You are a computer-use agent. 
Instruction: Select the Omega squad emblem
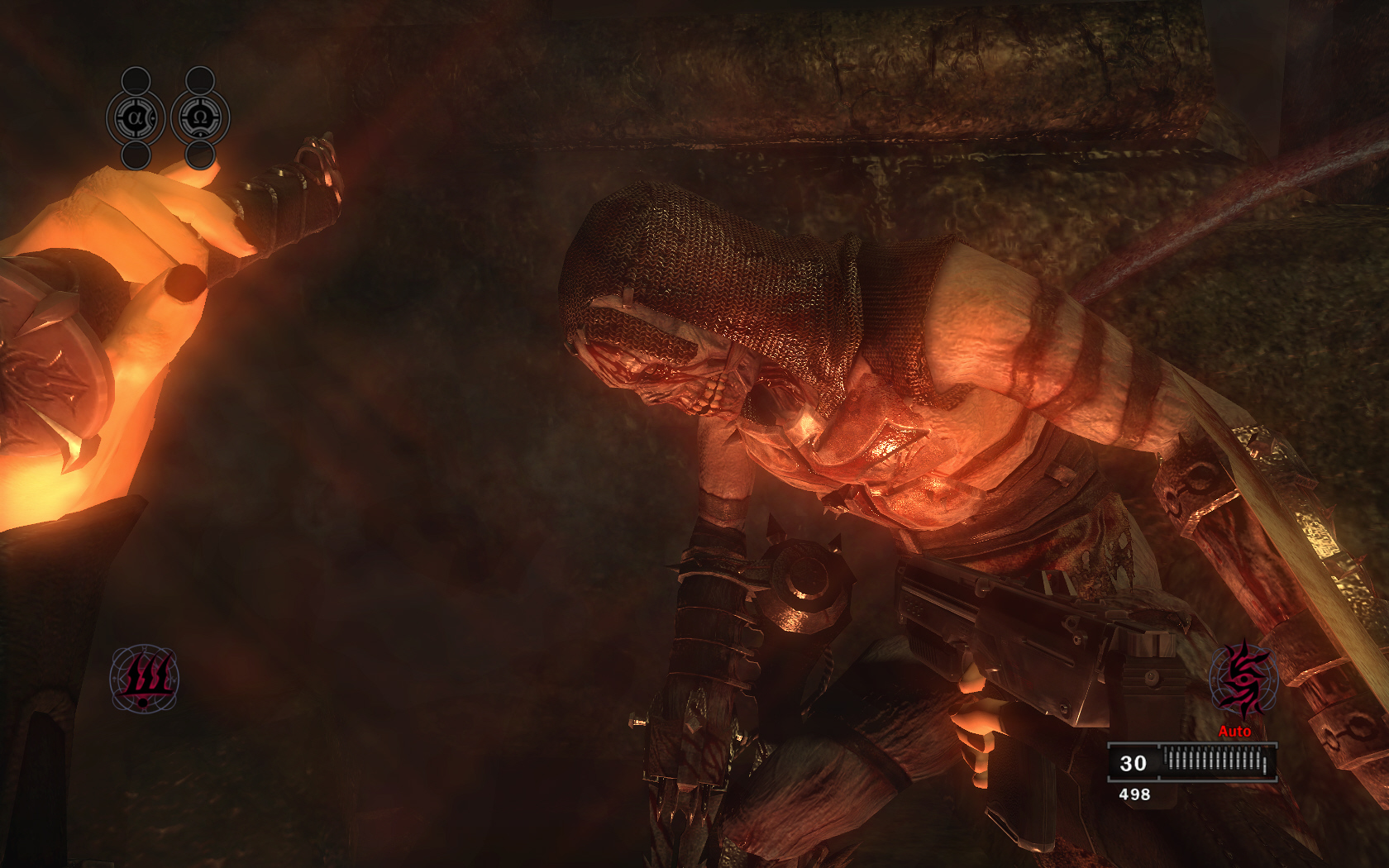[200, 118]
